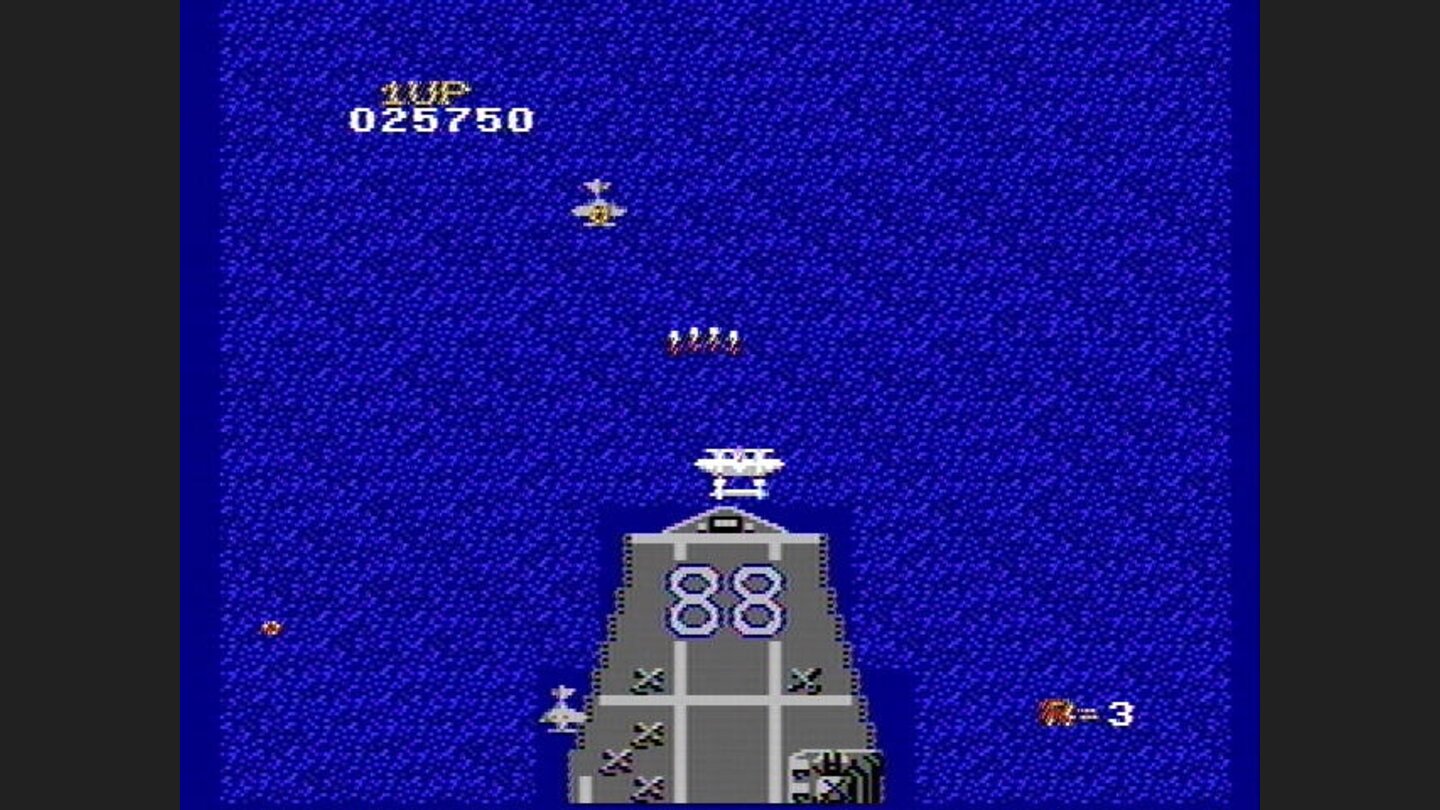Click the turret housing at the carrier bow
This screenshot has height=810, width=1440.
727,523
